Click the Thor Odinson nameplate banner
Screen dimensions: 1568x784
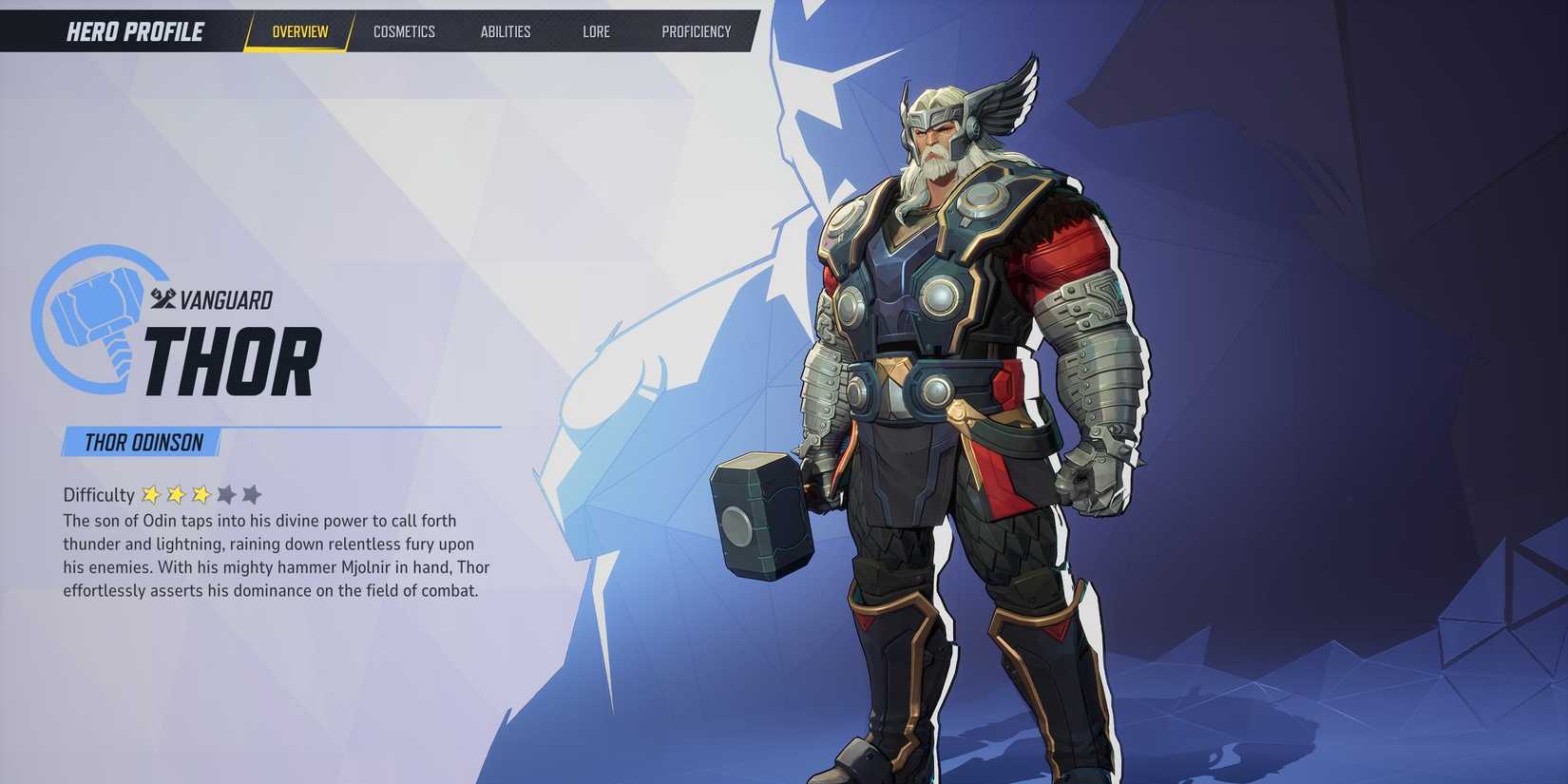click(x=138, y=441)
